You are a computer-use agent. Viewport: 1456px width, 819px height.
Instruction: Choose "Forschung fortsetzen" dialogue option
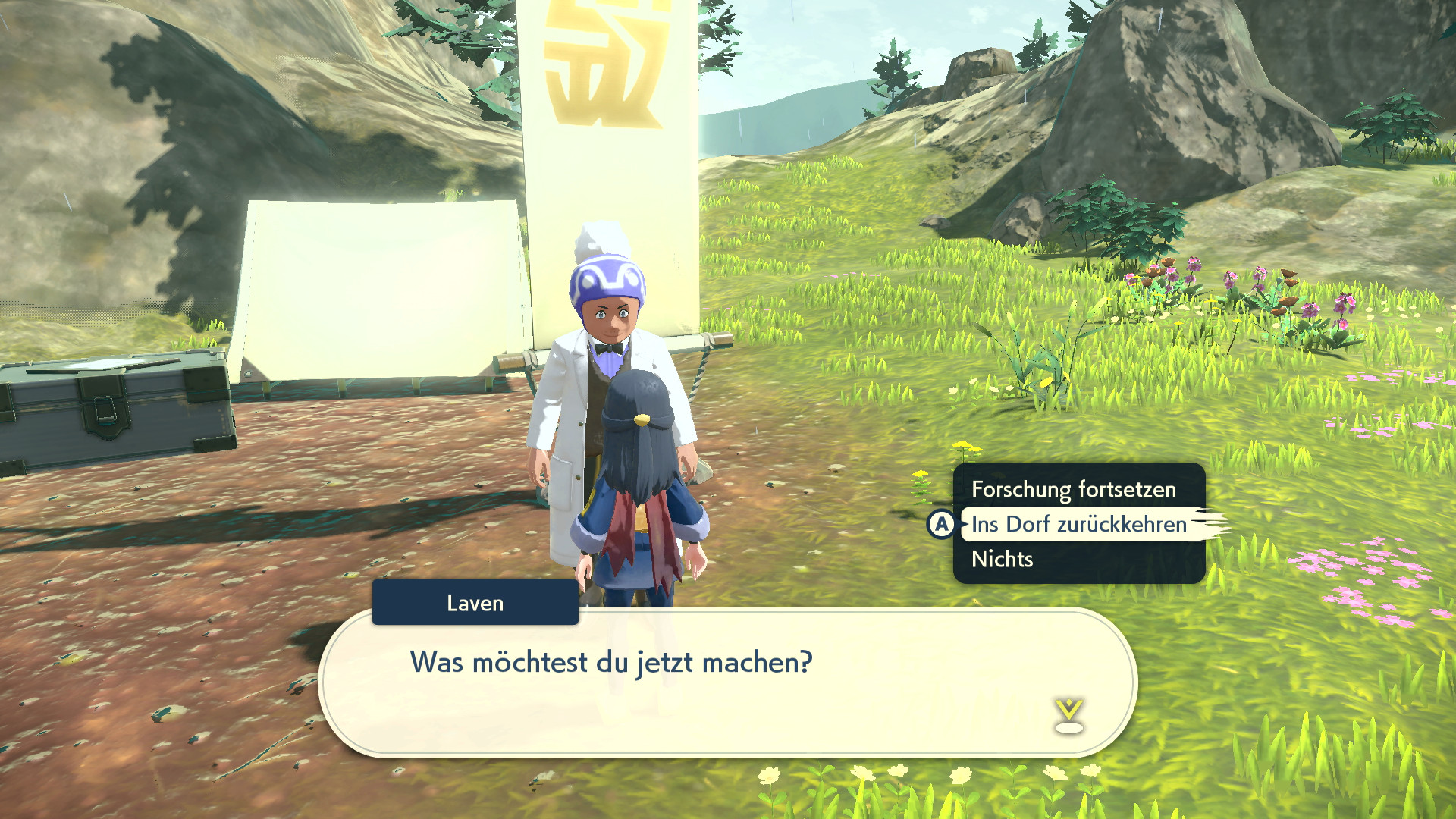1073,490
